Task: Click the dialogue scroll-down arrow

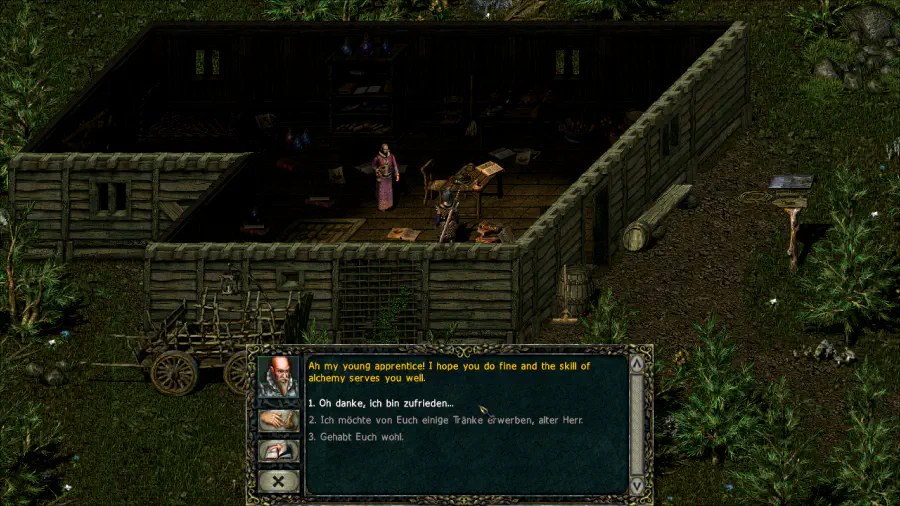Action: click(636, 485)
